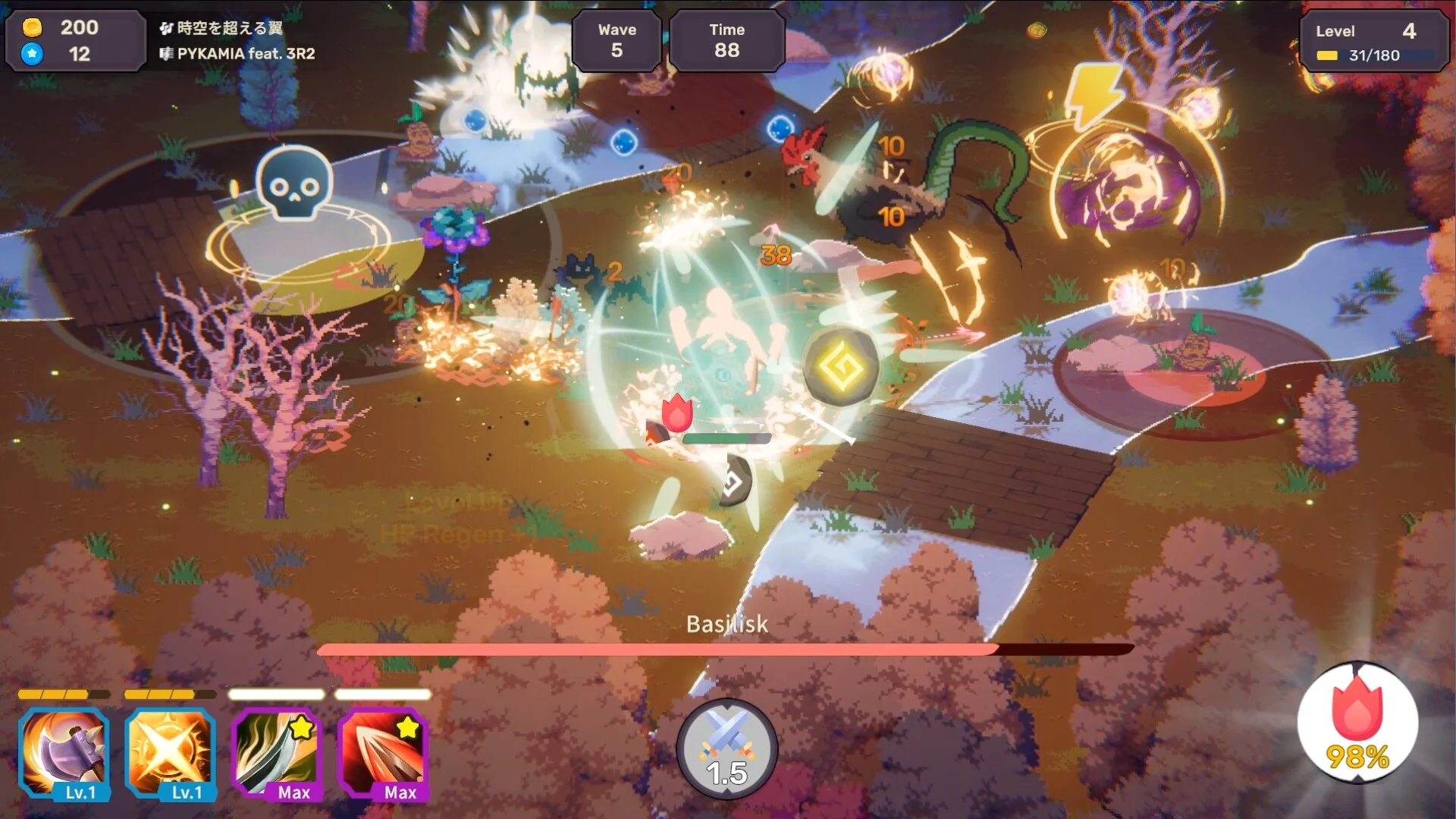Tap the crossed swords attack button
The width and height of the screenshot is (1456, 819).
[x=726, y=747]
